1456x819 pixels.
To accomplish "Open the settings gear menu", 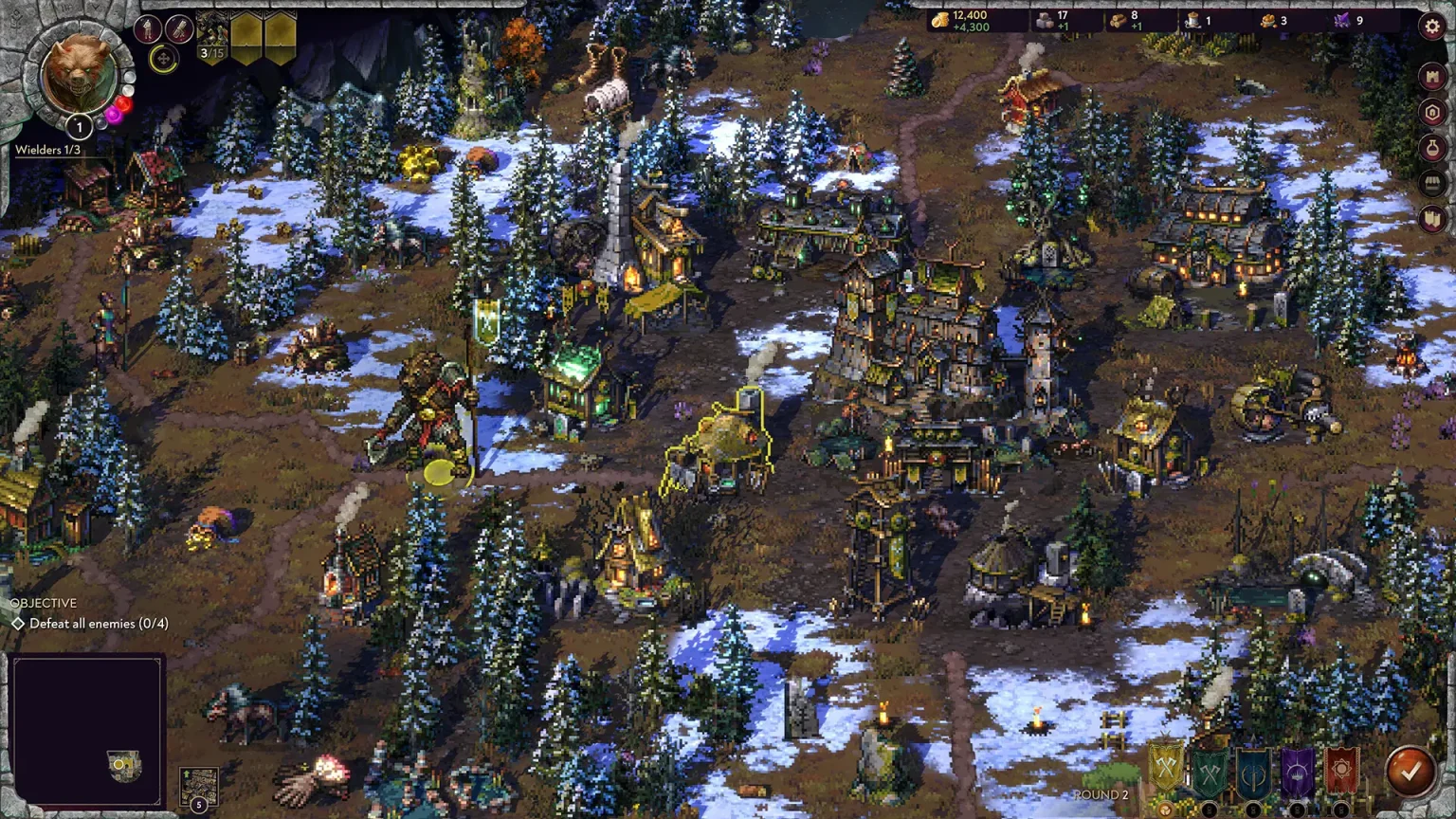I will [1432, 27].
